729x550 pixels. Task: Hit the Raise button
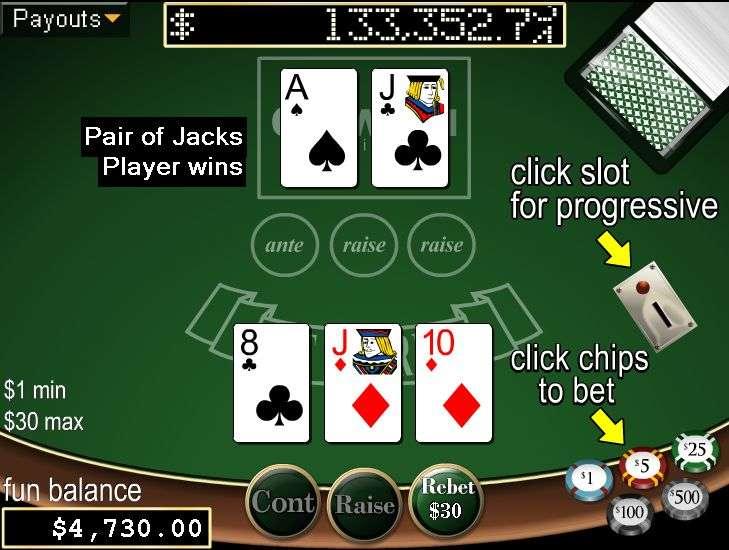(366, 505)
